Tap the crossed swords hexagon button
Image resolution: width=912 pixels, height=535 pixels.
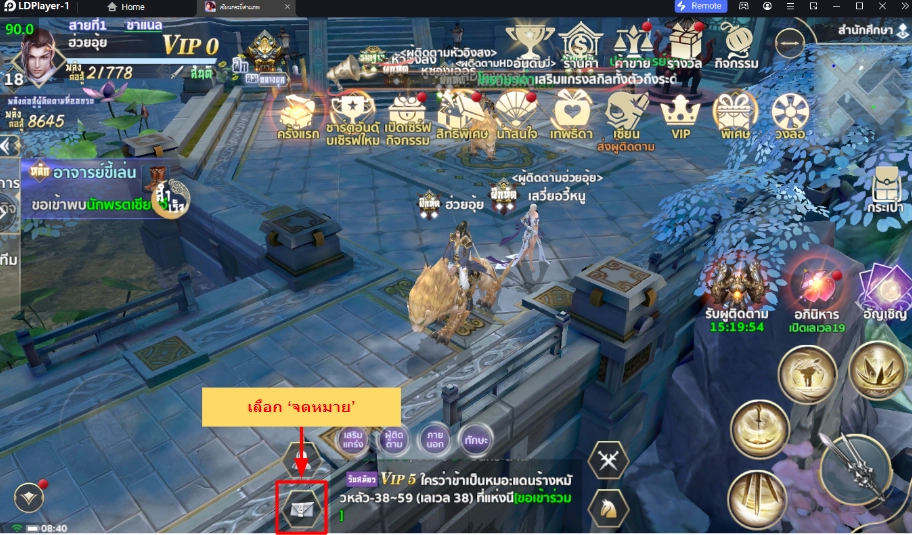pyautogui.click(x=608, y=460)
